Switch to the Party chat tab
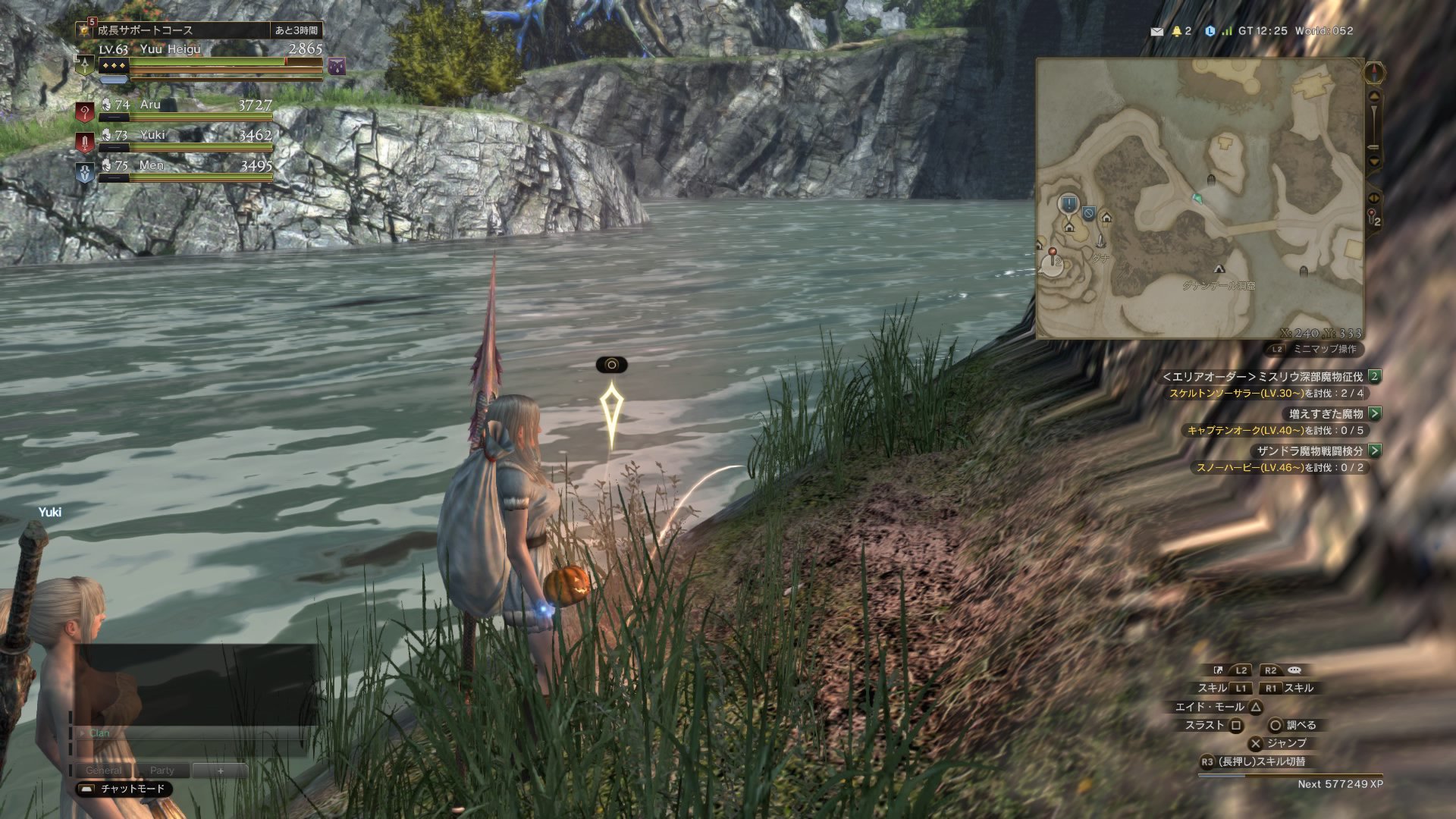 pos(162,770)
